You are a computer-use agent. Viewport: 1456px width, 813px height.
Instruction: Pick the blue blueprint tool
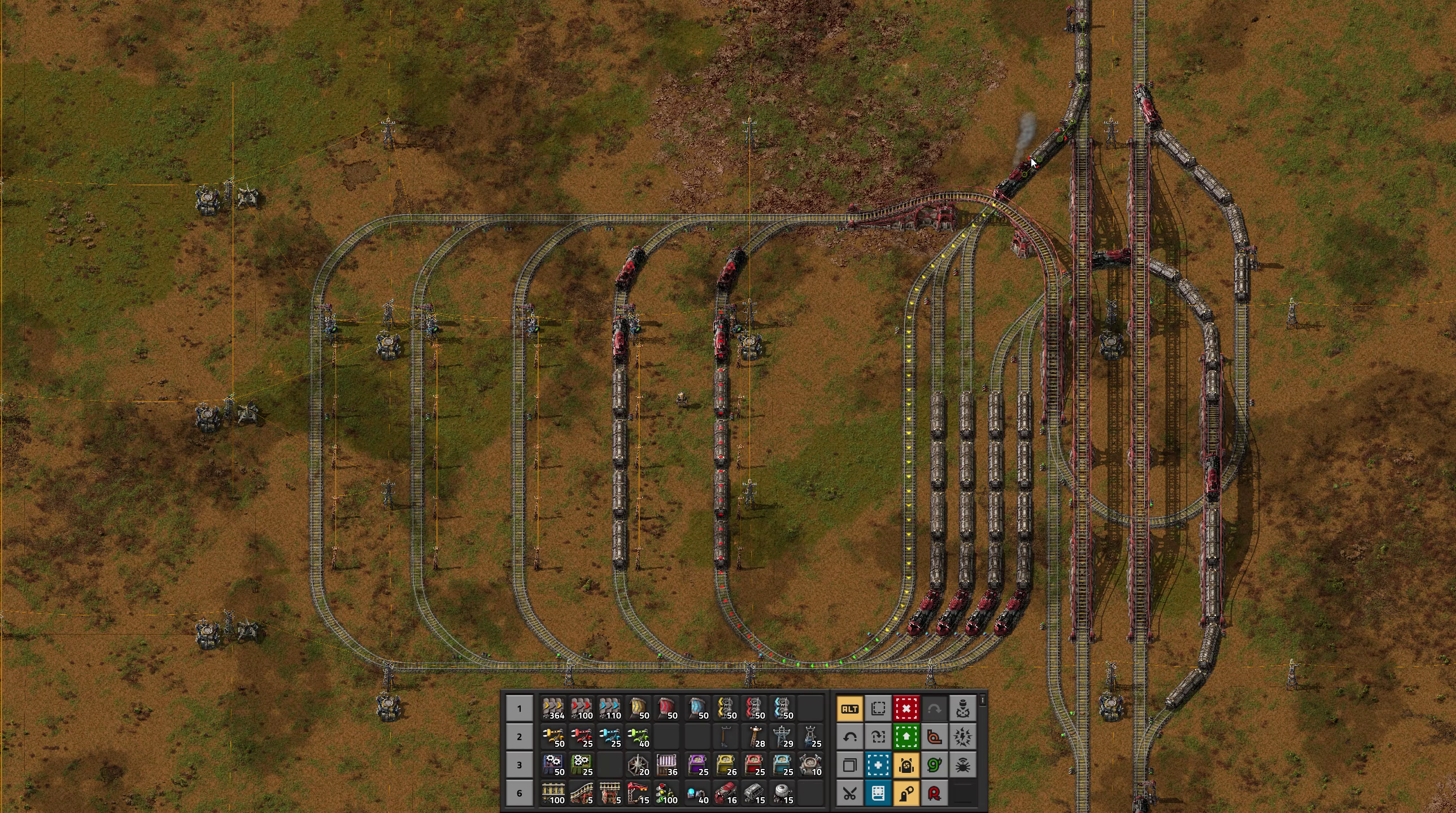click(878, 765)
